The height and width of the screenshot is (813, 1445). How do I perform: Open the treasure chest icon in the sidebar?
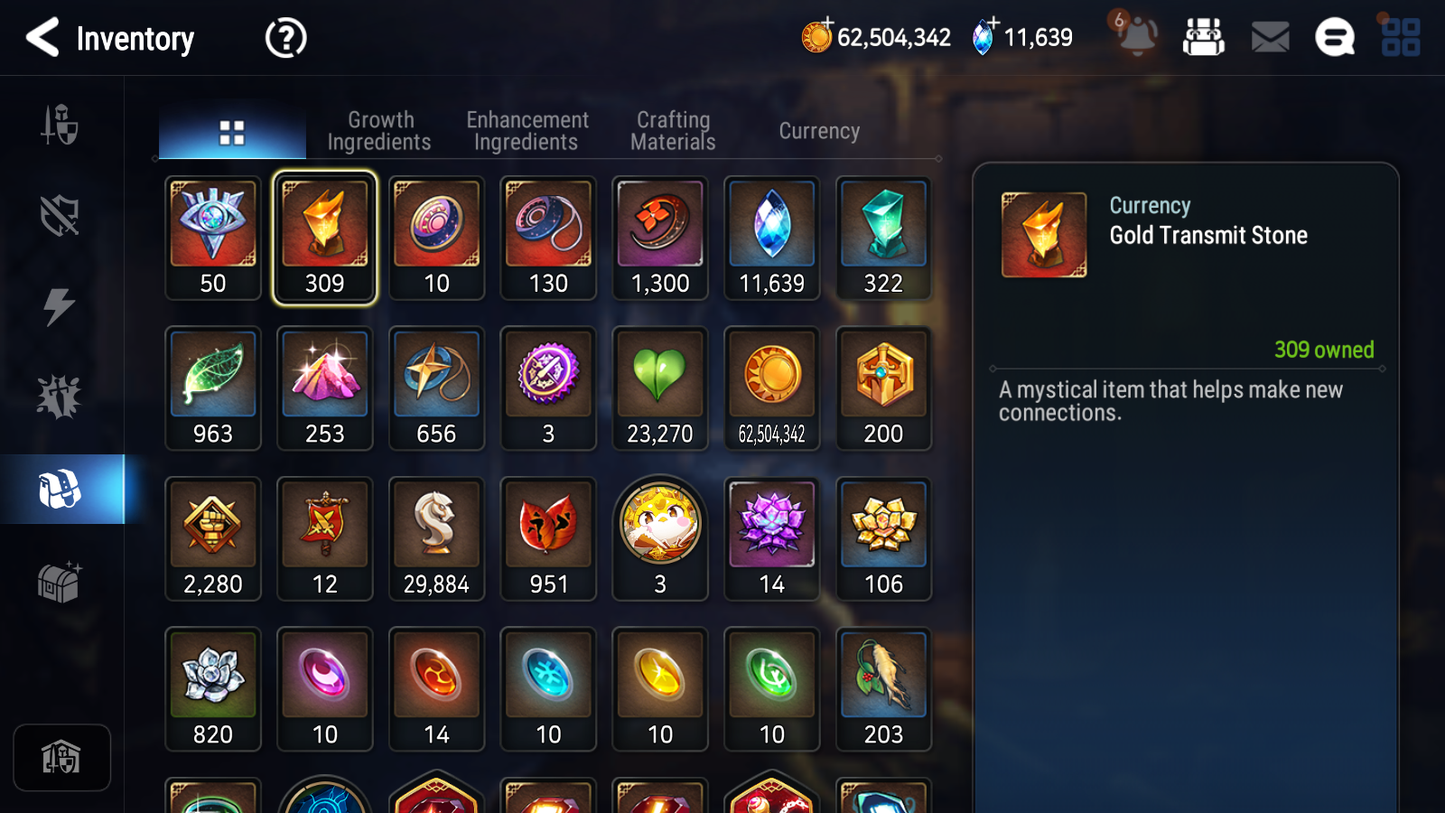point(61,581)
